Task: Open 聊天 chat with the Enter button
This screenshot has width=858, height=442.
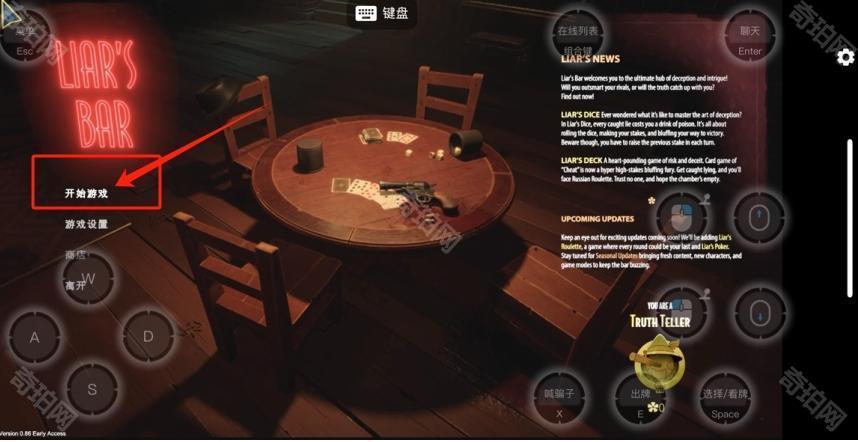Action: pos(750,40)
